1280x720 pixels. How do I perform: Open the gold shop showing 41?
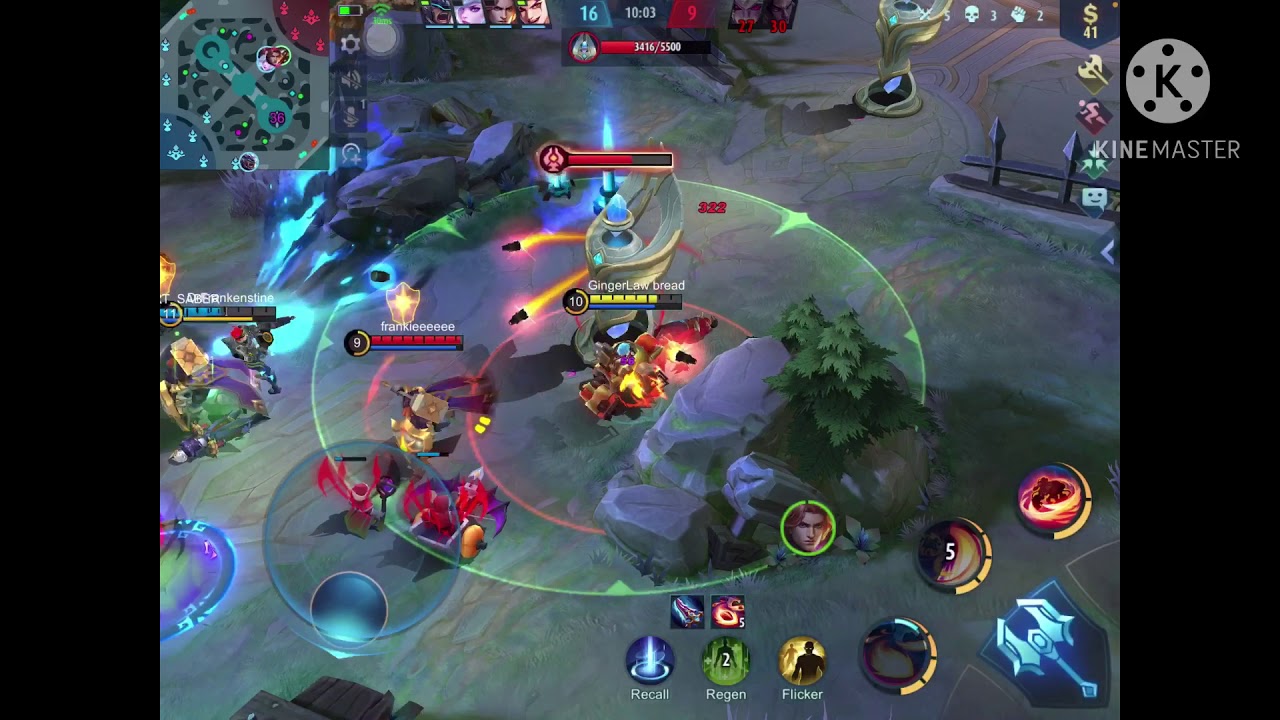point(1089,22)
